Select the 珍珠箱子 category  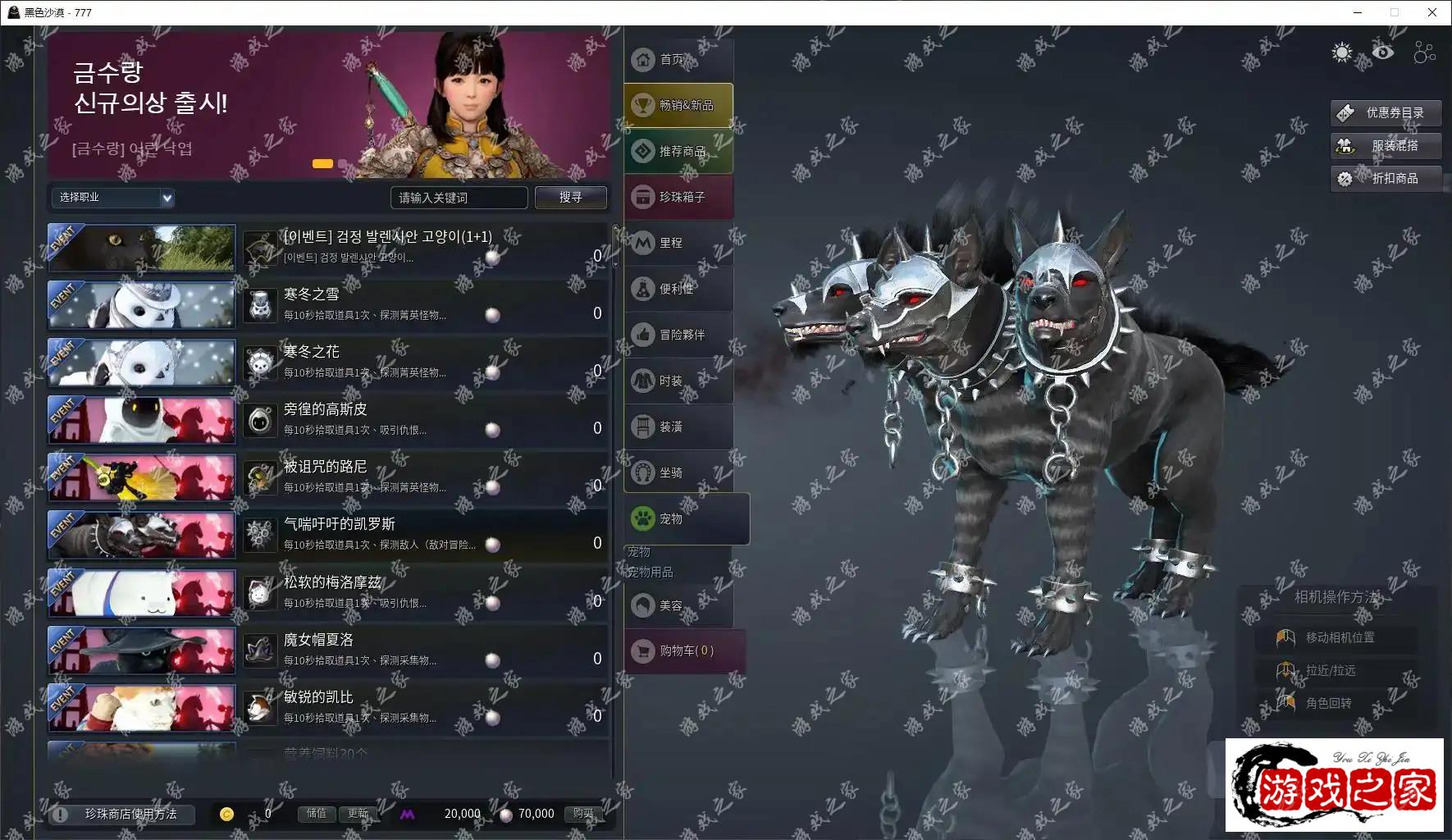678,198
